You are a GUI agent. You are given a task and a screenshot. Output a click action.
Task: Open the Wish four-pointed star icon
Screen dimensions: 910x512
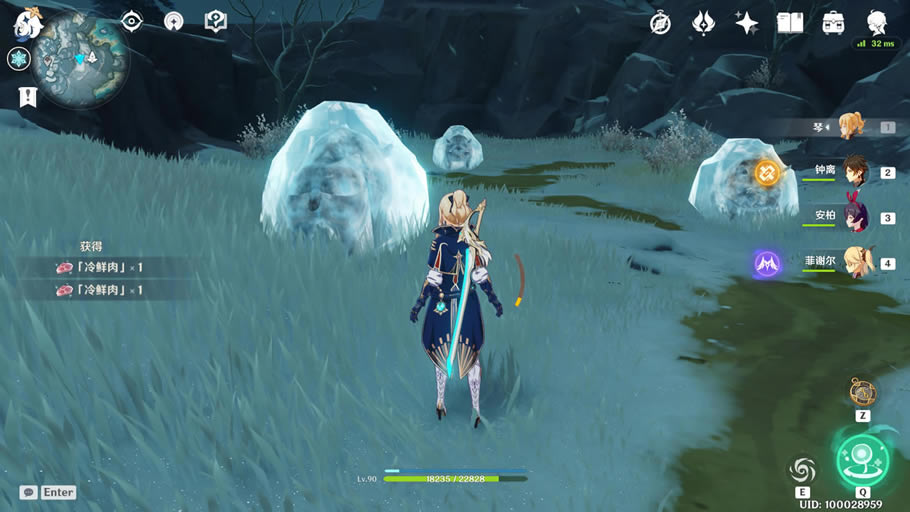point(746,23)
